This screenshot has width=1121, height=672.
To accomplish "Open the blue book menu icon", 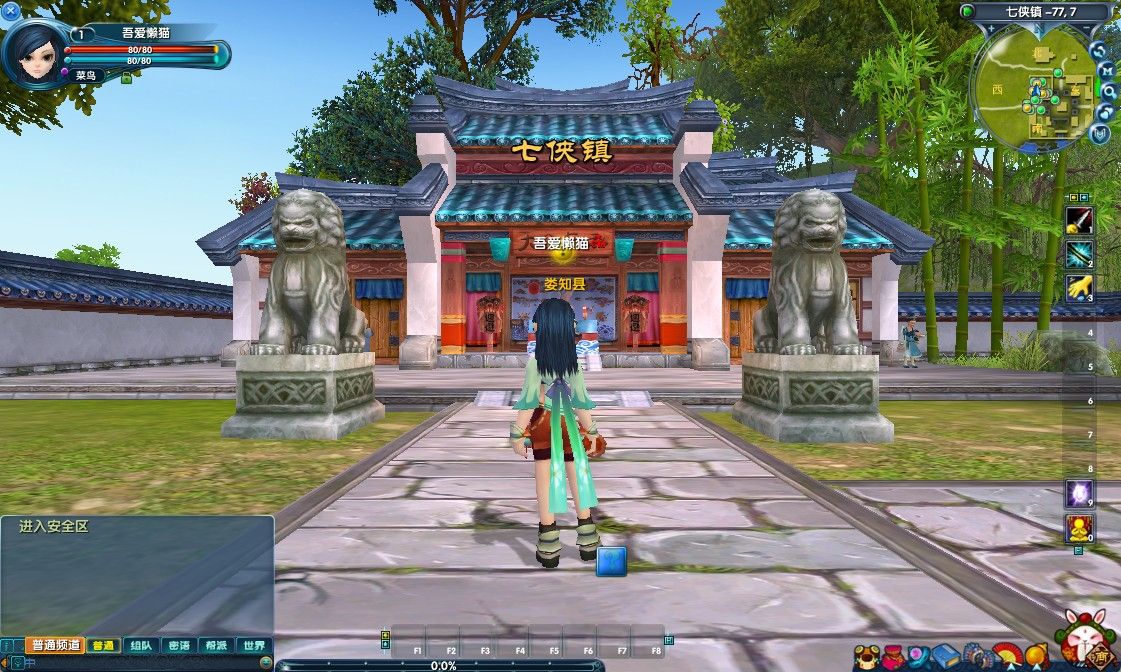I will pyautogui.click(x=946, y=657).
